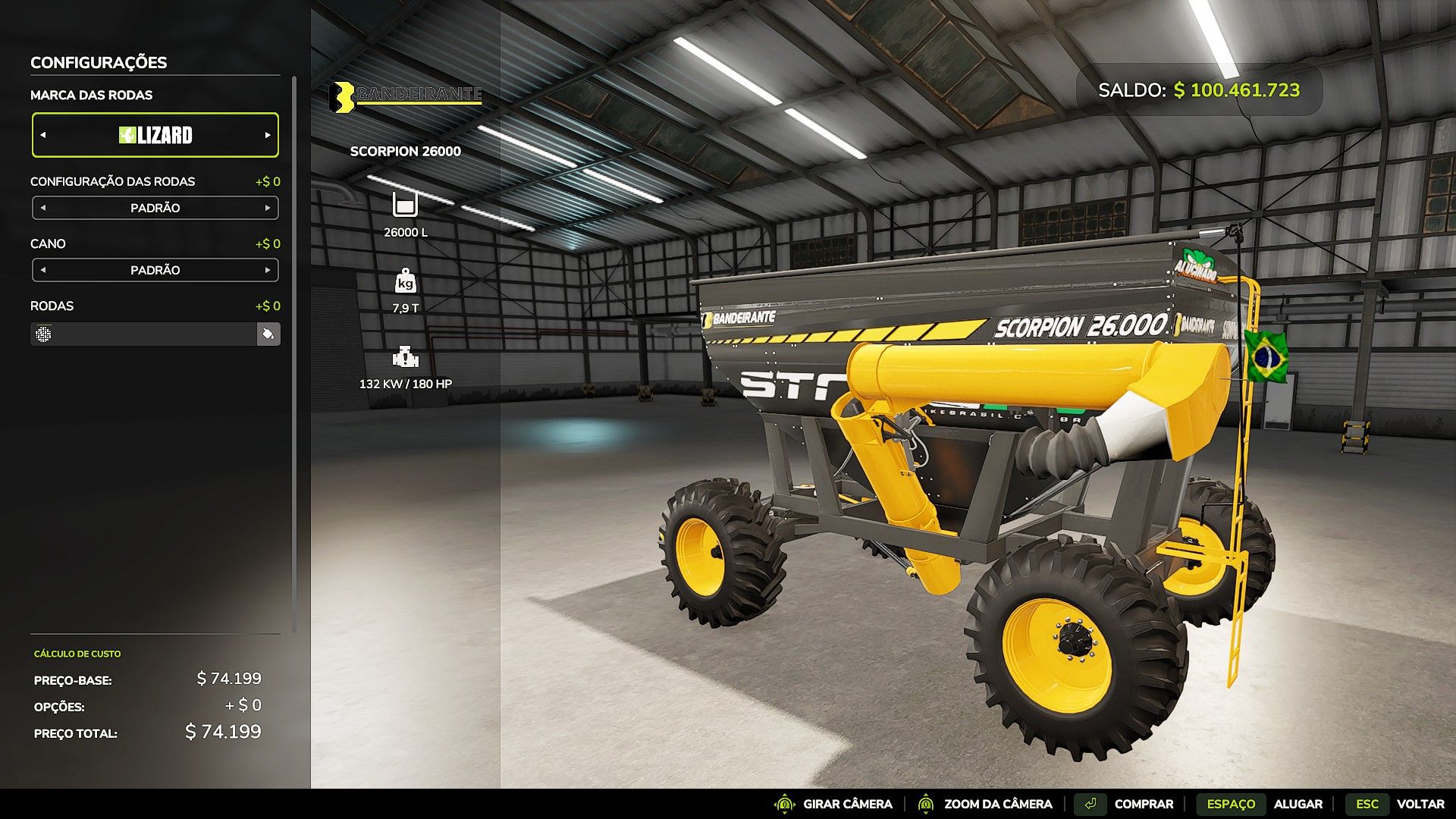Choose next Configuração das Rodas option
The height and width of the screenshot is (819, 1456).
[x=268, y=208]
